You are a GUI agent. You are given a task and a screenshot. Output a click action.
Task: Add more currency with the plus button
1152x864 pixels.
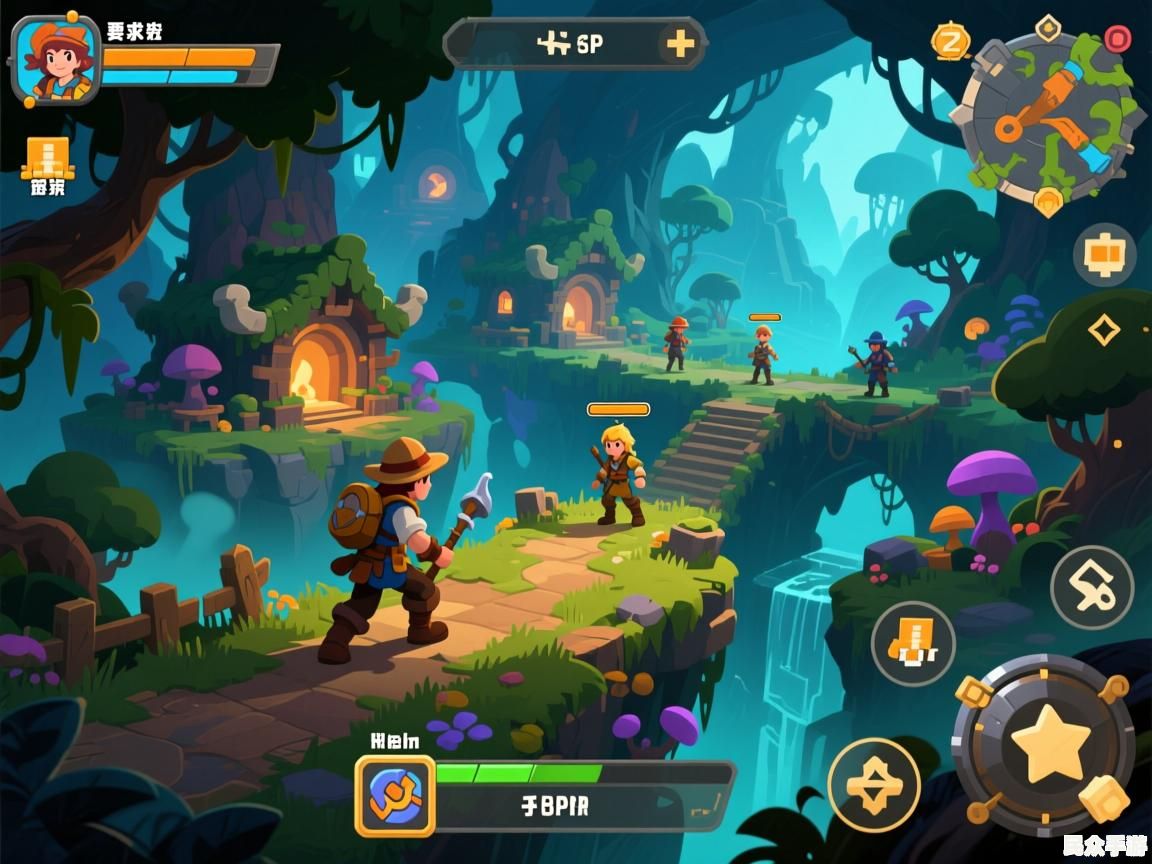click(680, 44)
